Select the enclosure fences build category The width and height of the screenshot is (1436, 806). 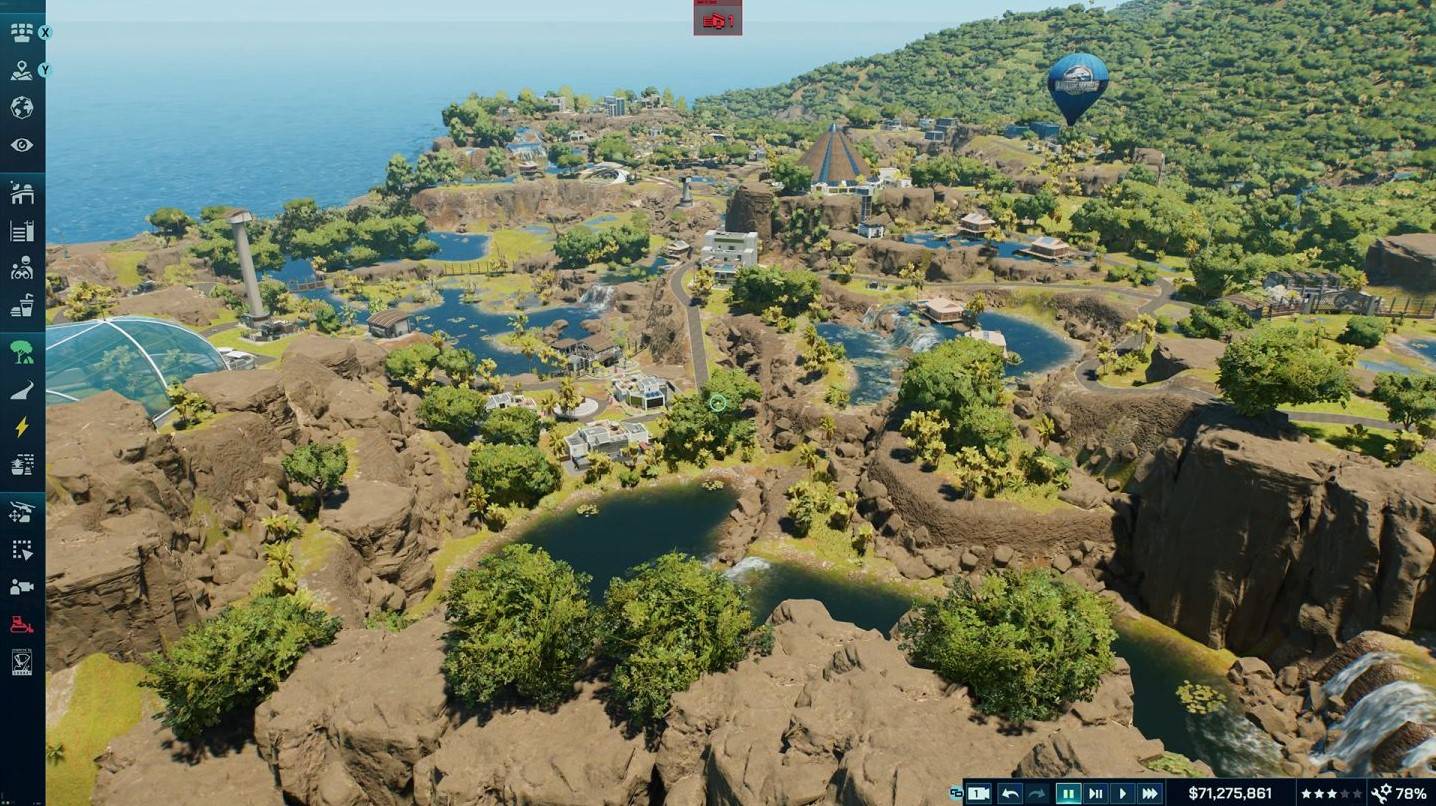coord(21,232)
